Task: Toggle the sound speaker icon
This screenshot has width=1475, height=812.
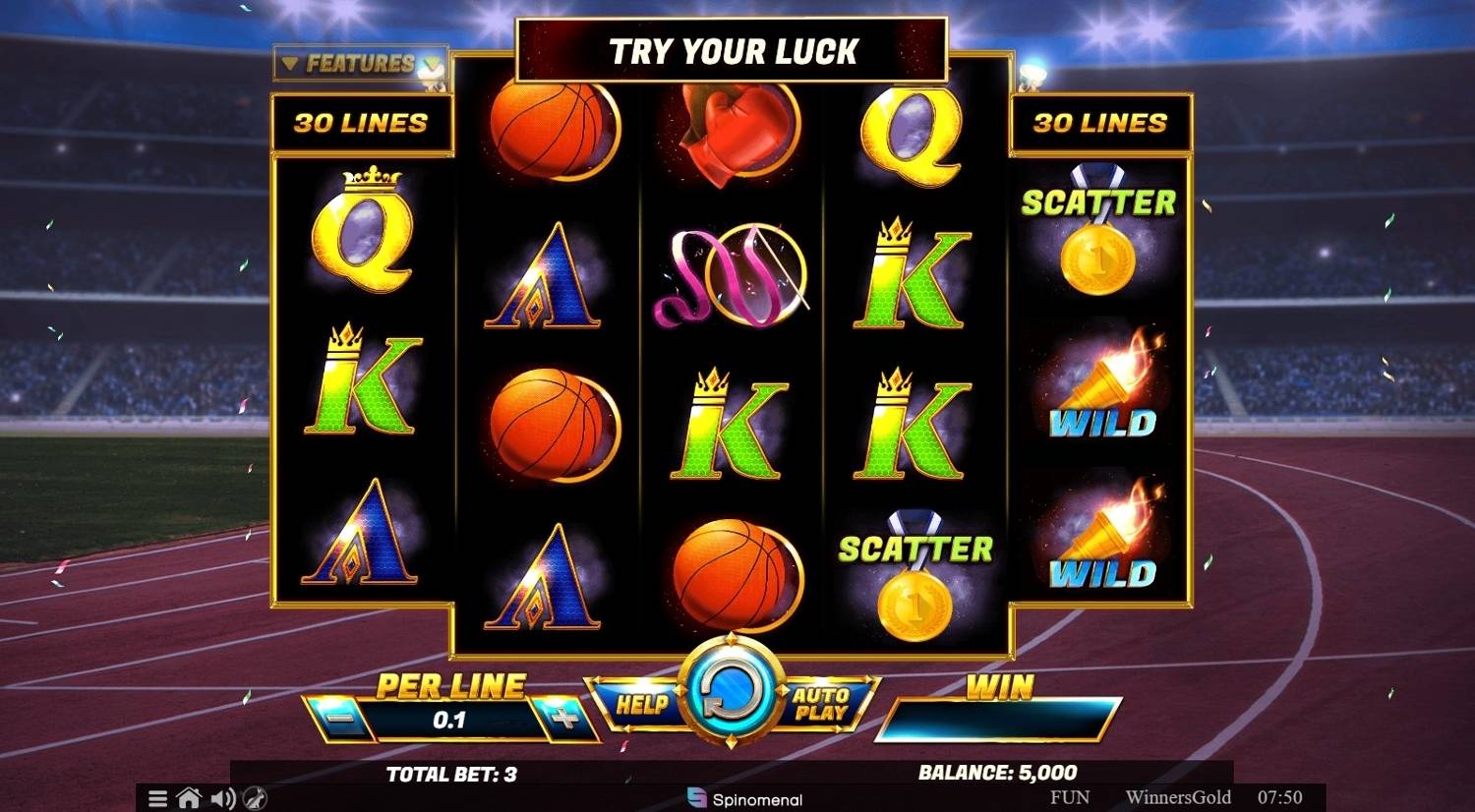Action: click(222, 798)
